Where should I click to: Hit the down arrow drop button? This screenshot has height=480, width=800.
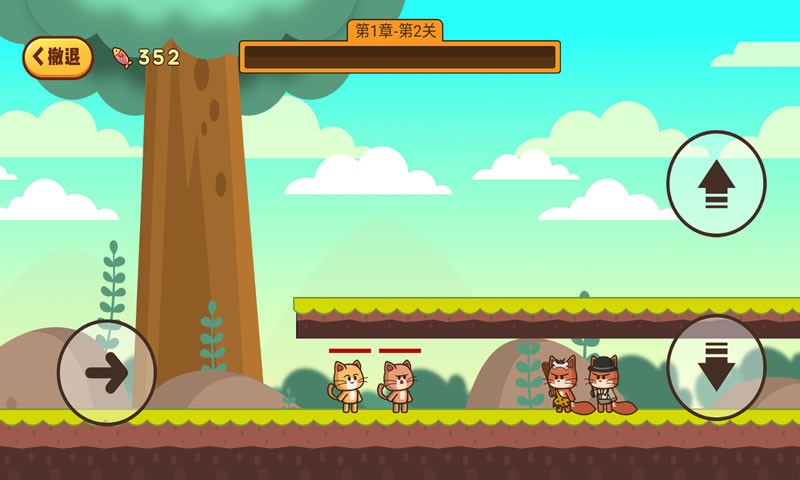point(716,367)
